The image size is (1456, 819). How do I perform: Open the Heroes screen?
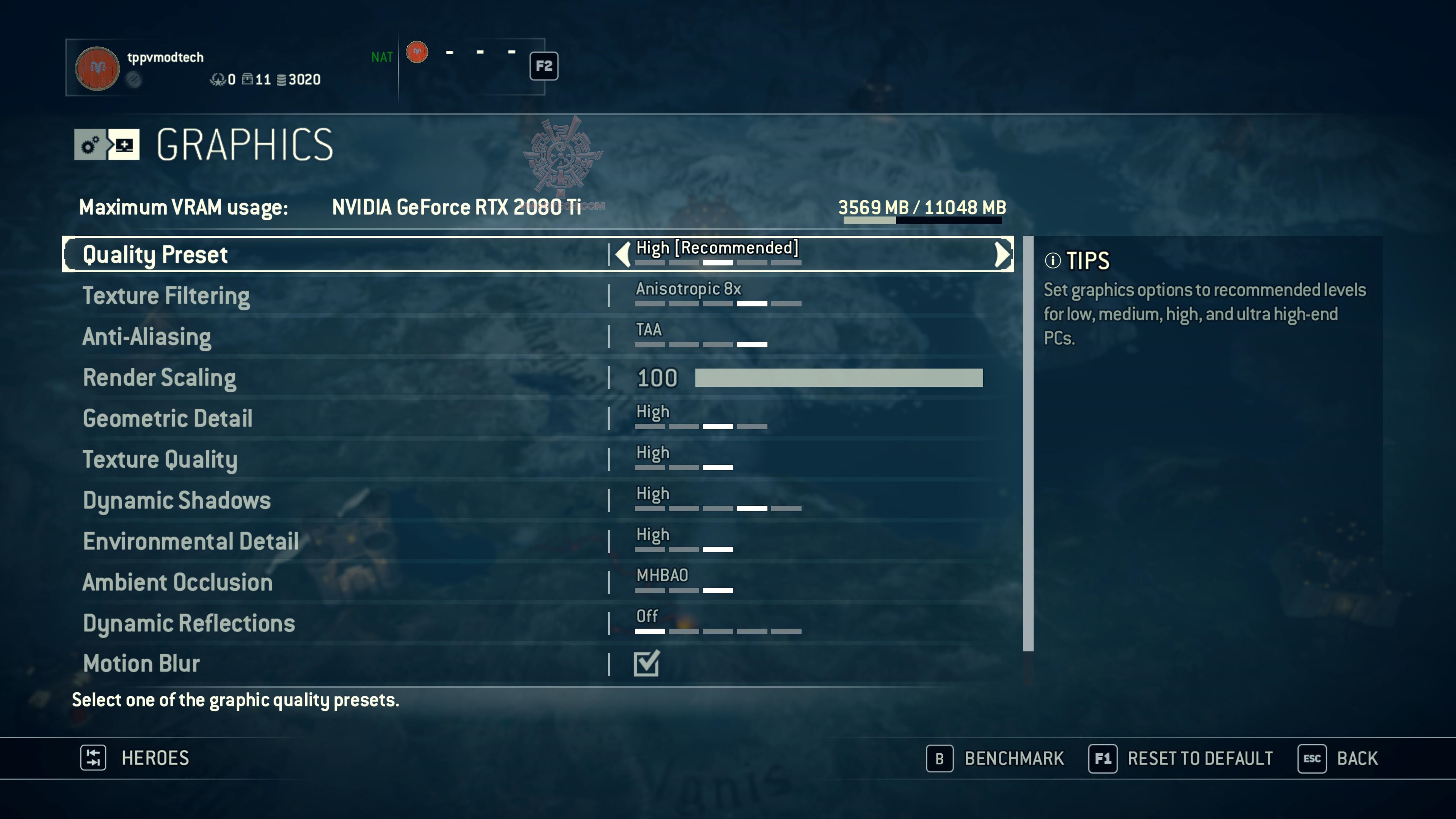point(135,758)
